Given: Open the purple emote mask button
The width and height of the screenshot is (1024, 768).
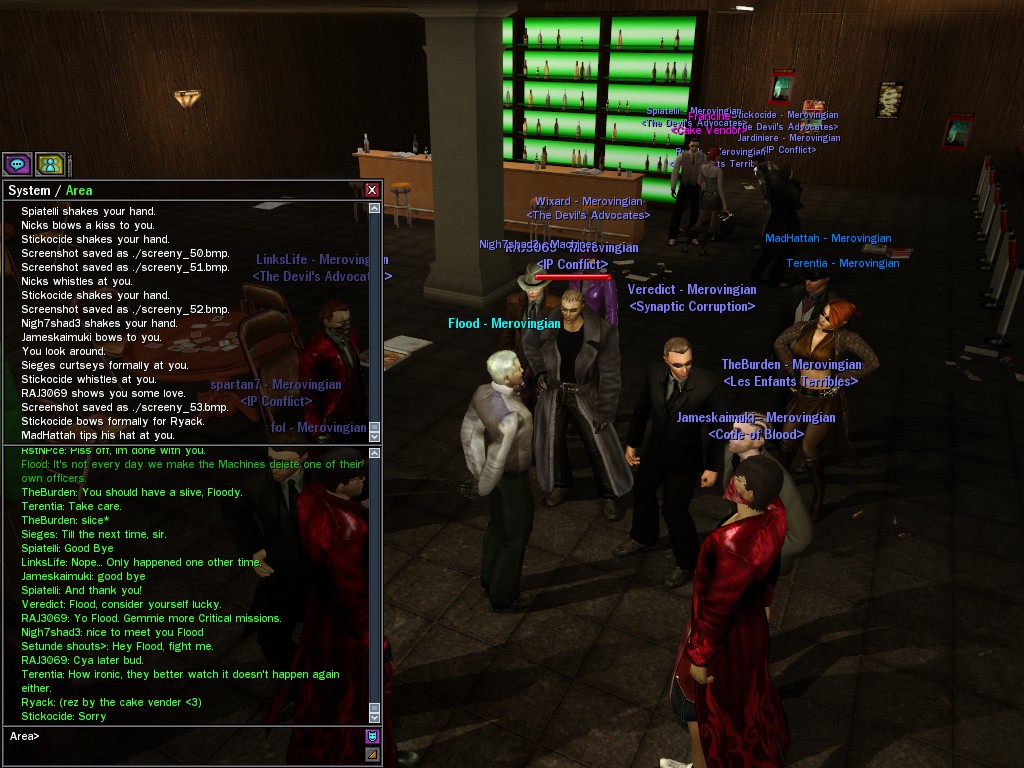Looking at the screenshot, I should (373, 737).
